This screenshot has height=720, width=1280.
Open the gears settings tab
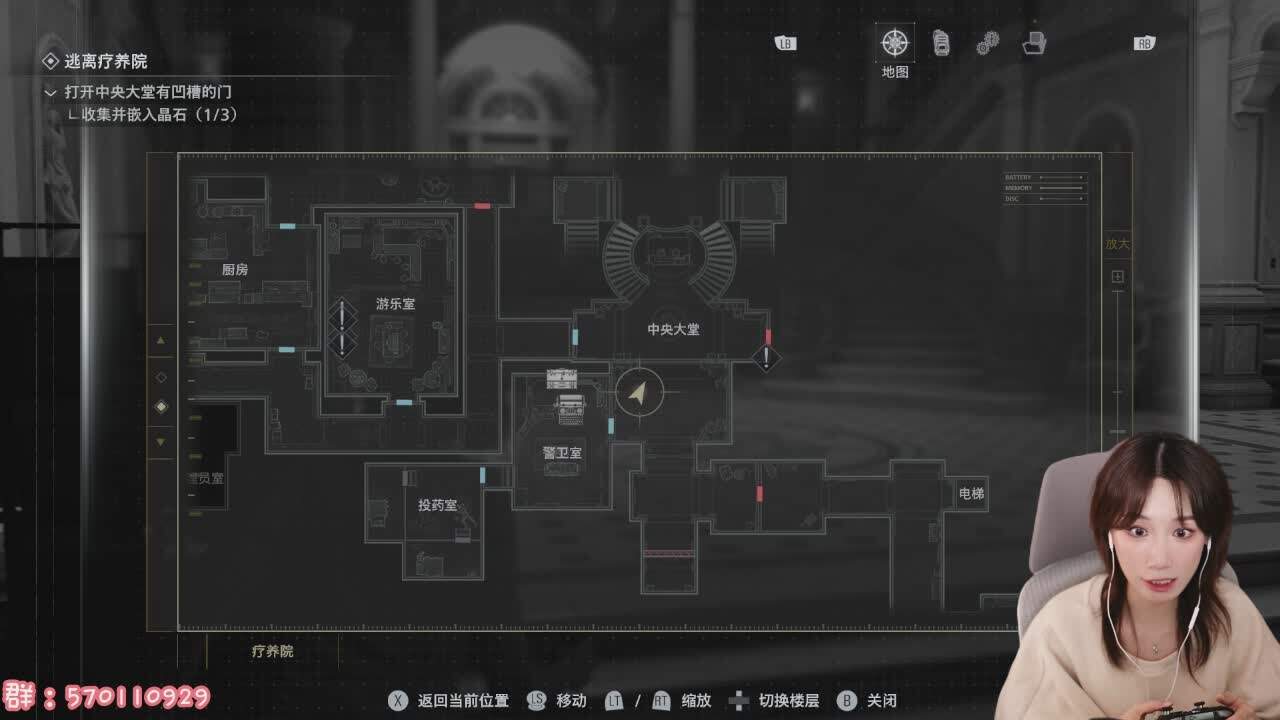click(988, 43)
